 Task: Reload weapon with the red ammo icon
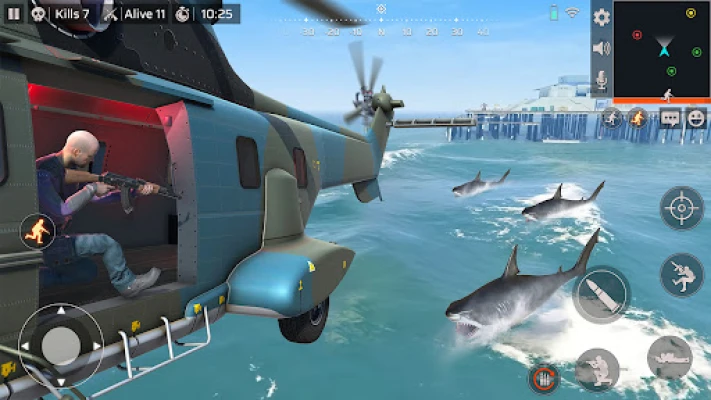point(542,379)
